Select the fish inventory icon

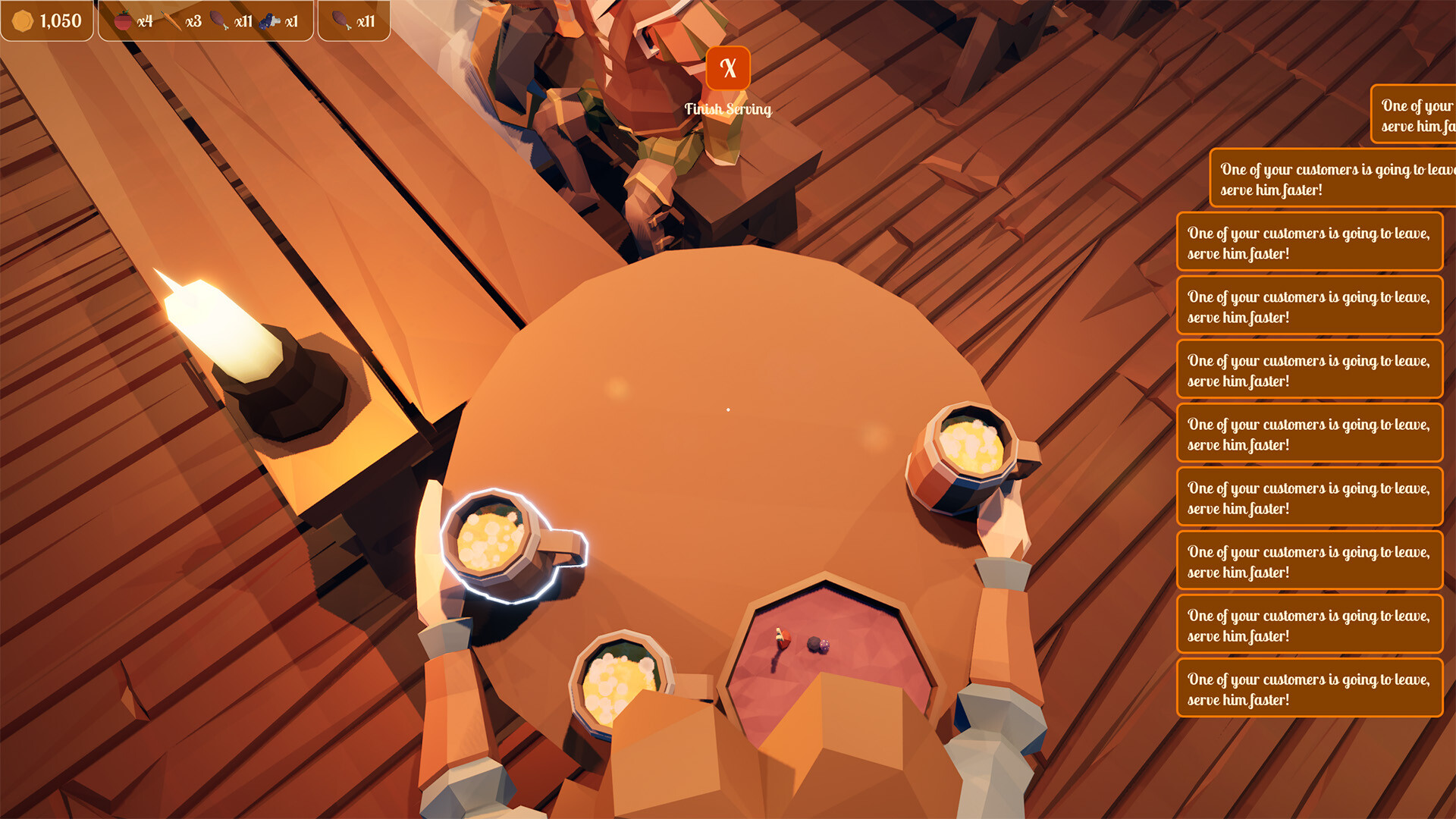pyautogui.click(x=270, y=20)
